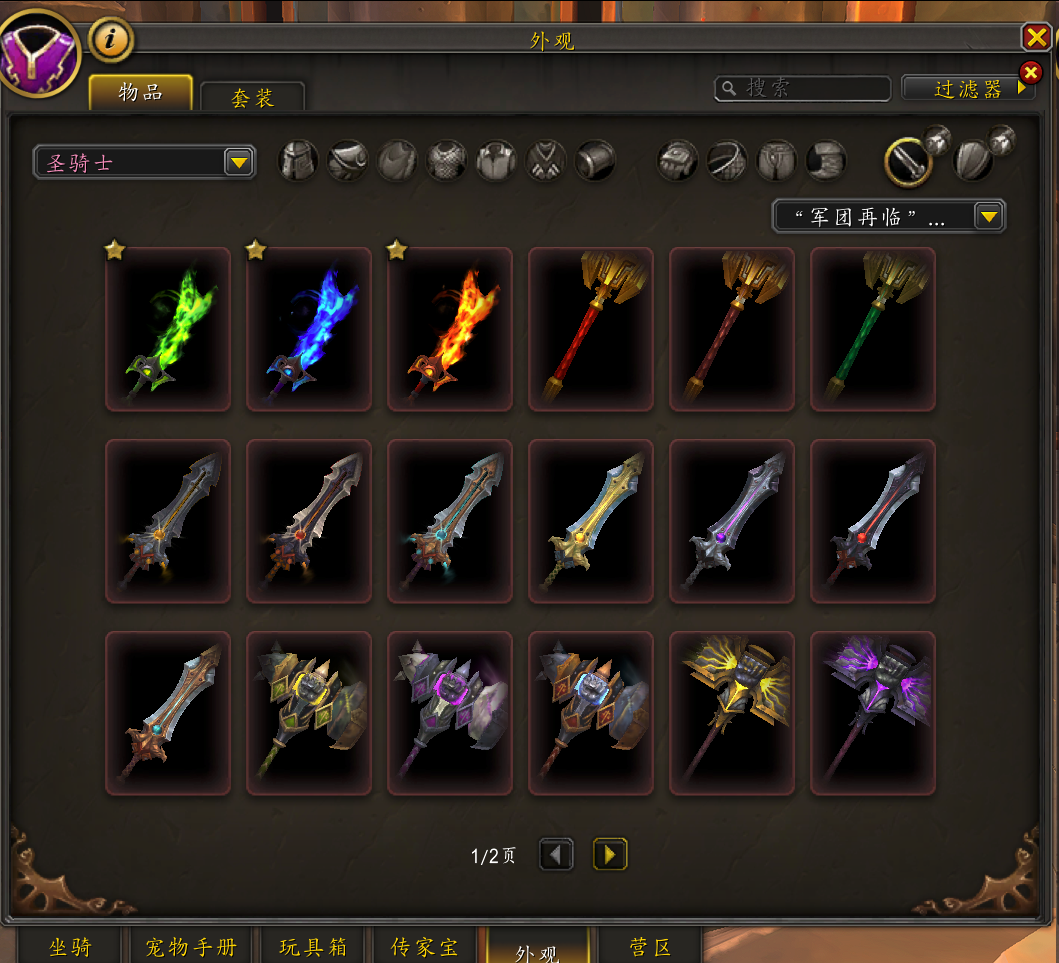Select the green-handled golden mace appearance
This screenshot has width=1059, height=963.
point(873,329)
